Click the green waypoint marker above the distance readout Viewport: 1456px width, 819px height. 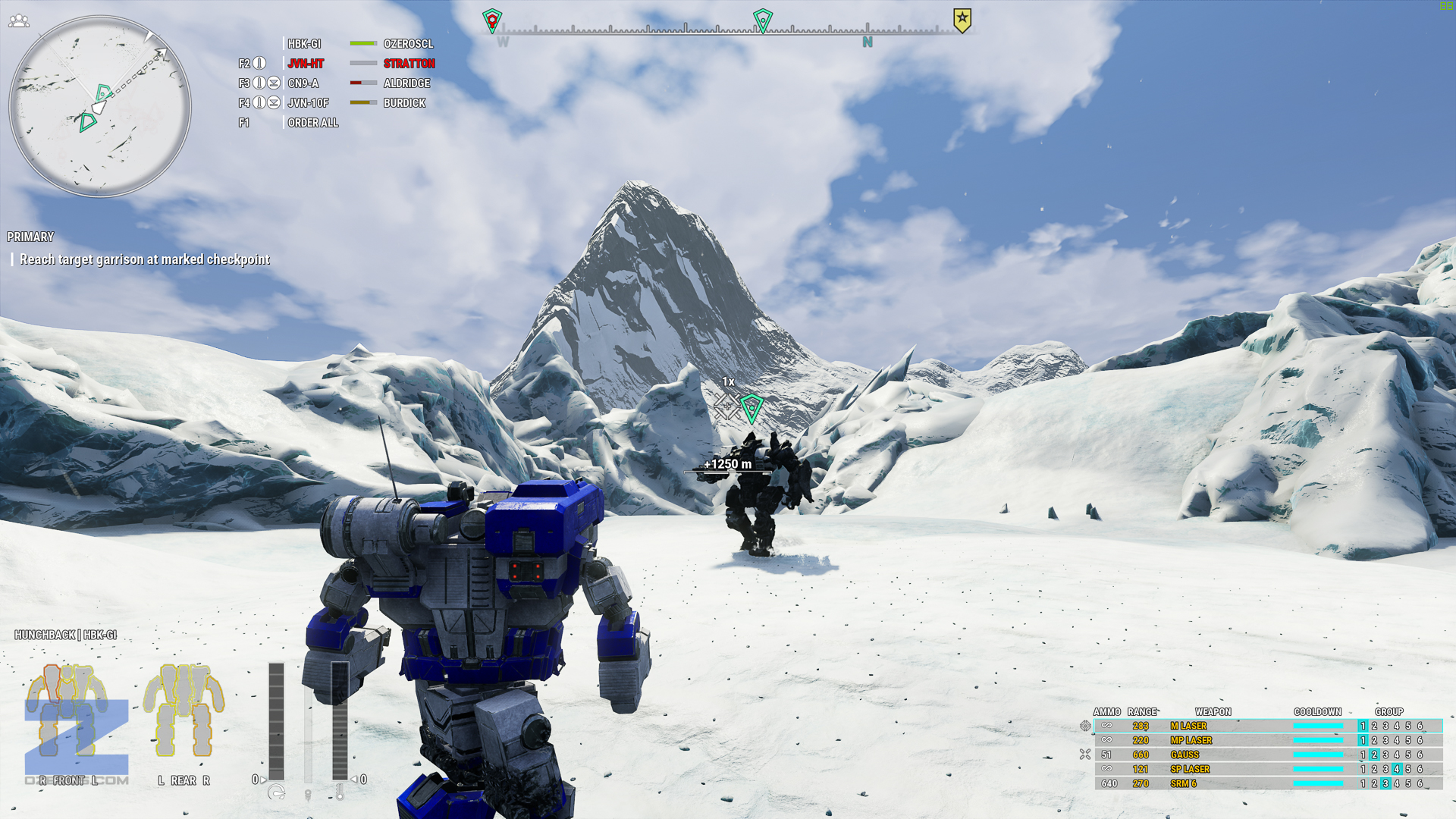[752, 408]
